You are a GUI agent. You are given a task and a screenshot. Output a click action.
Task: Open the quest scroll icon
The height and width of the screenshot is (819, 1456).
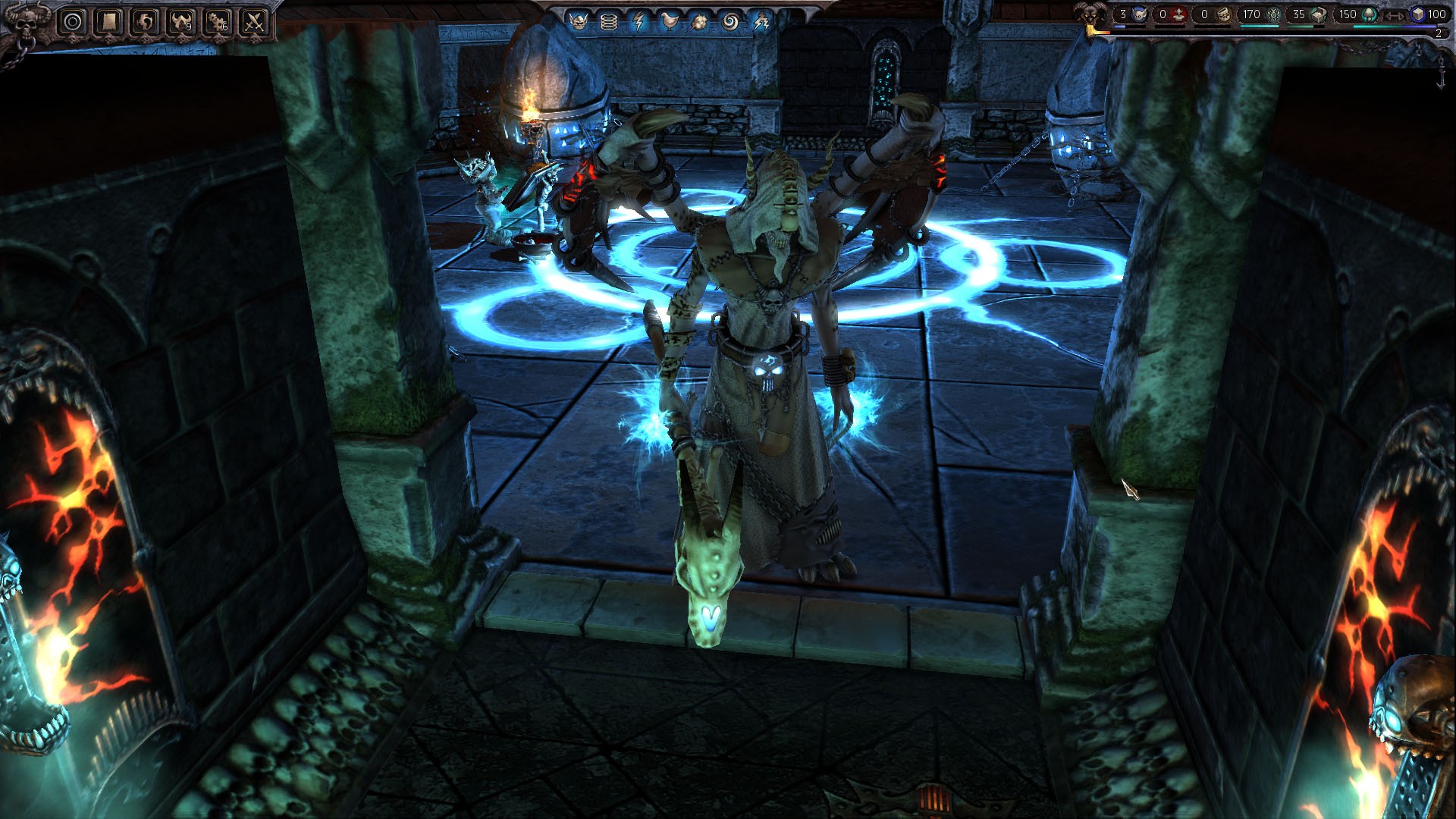[x=109, y=21]
